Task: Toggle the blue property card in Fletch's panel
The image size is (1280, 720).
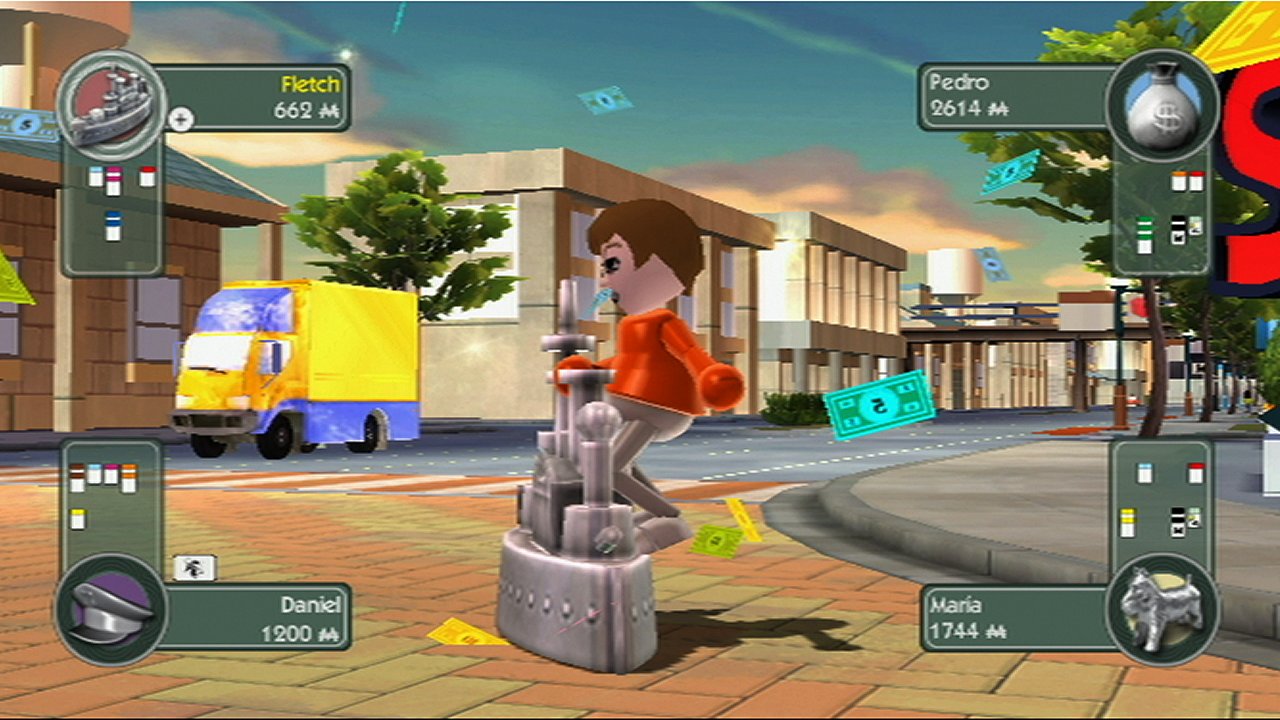Action: (112, 227)
